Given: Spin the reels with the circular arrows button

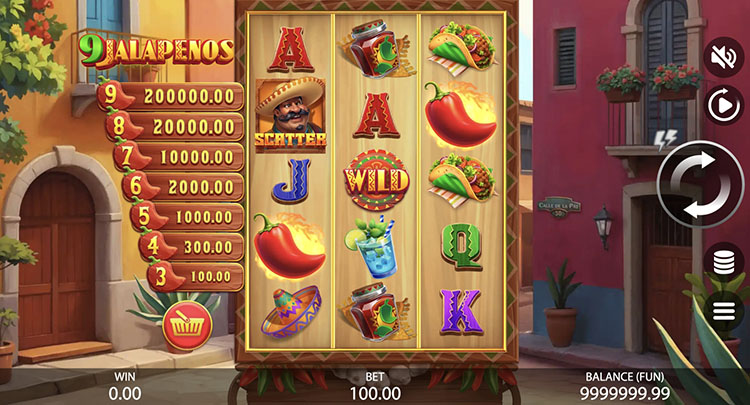Looking at the screenshot, I should pos(698,185).
